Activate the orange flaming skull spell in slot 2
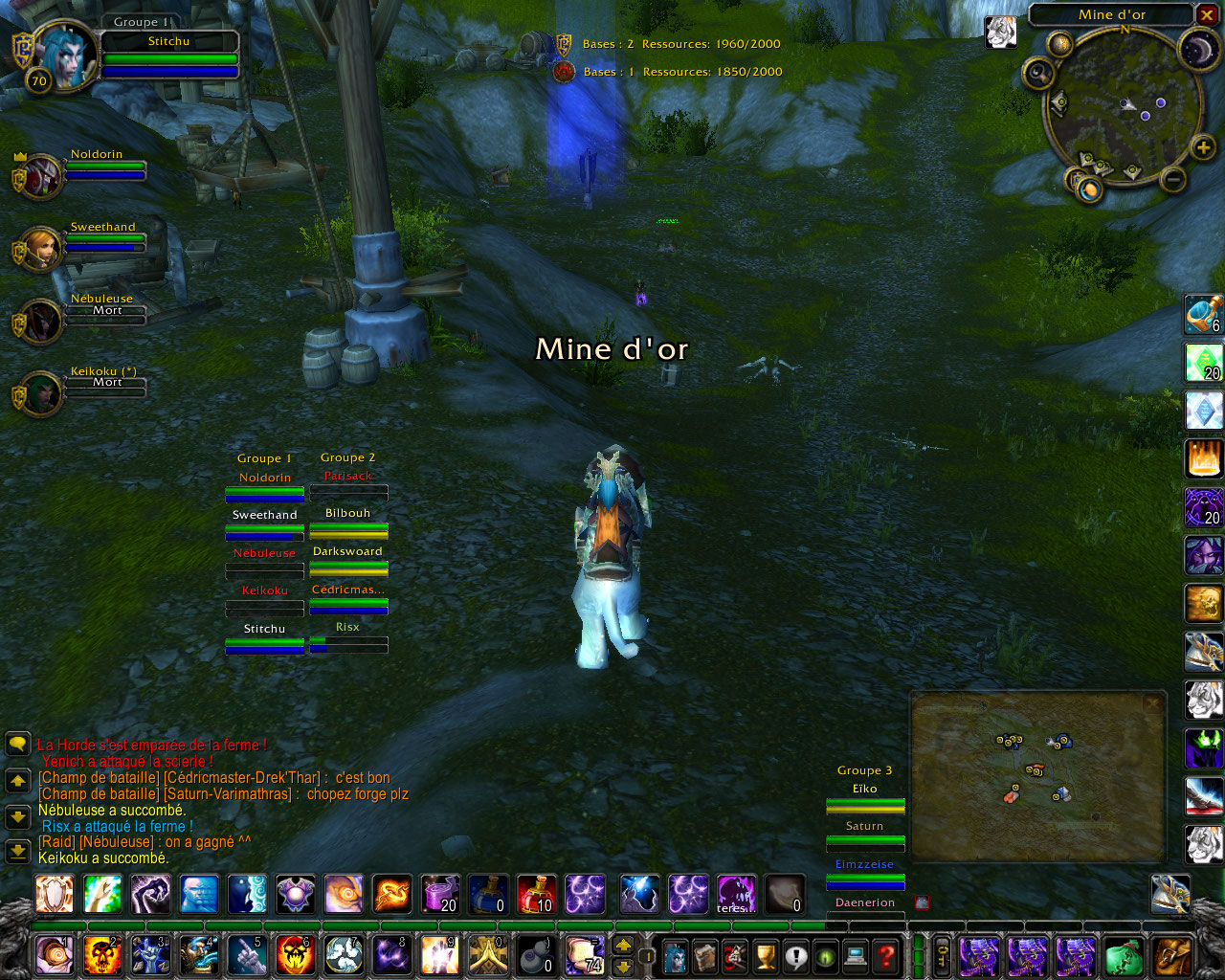Viewport: 1225px width, 980px height. pyautogui.click(x=102, y=955)
